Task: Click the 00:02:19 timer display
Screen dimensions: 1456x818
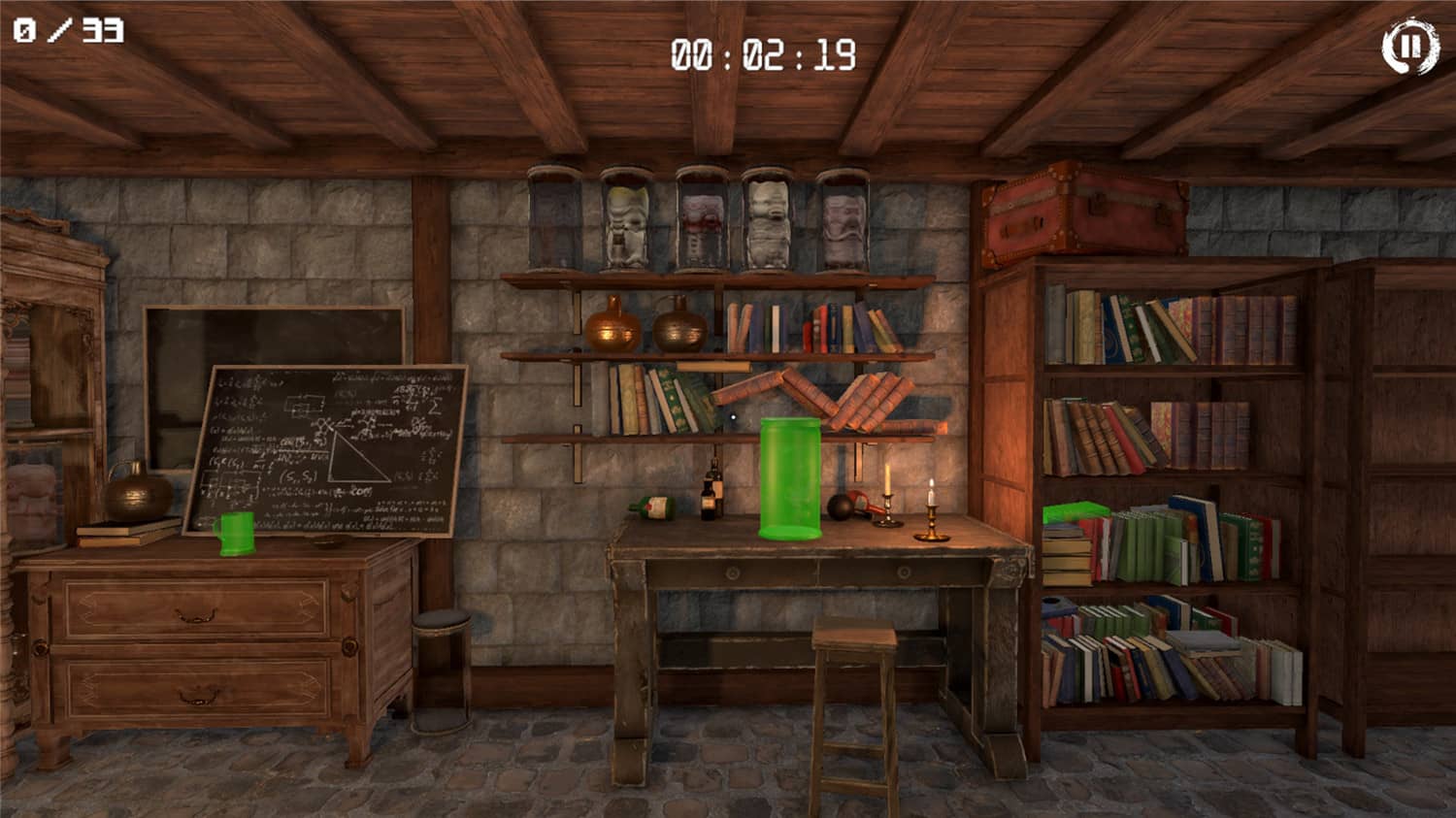Action: pyautogui.click(x=762, y=53)
